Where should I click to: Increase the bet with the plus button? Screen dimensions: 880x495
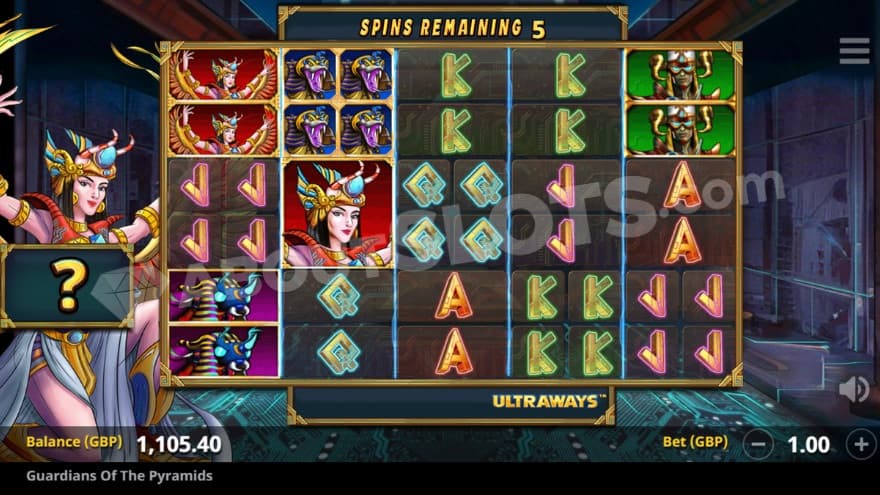[x=861, y=443]
